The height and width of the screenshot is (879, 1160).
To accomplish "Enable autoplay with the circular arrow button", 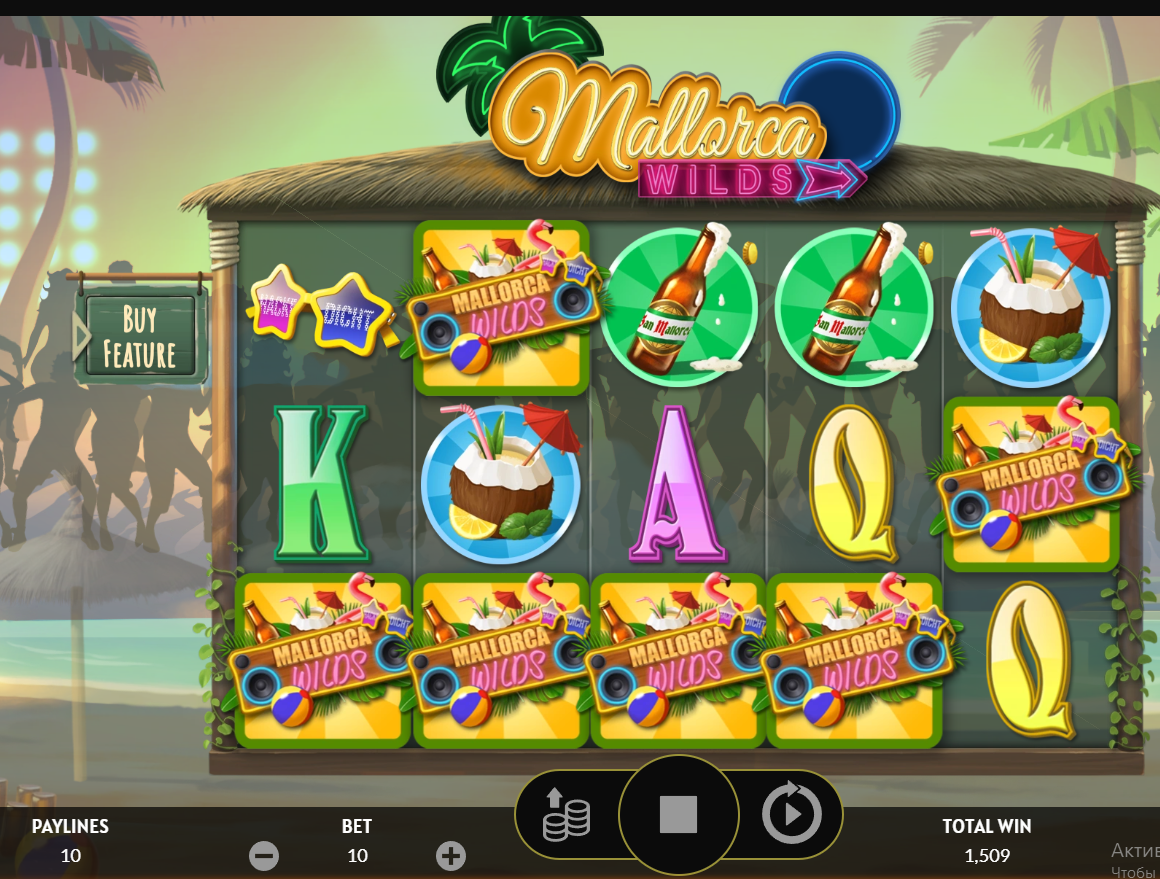I will [791, 815].
